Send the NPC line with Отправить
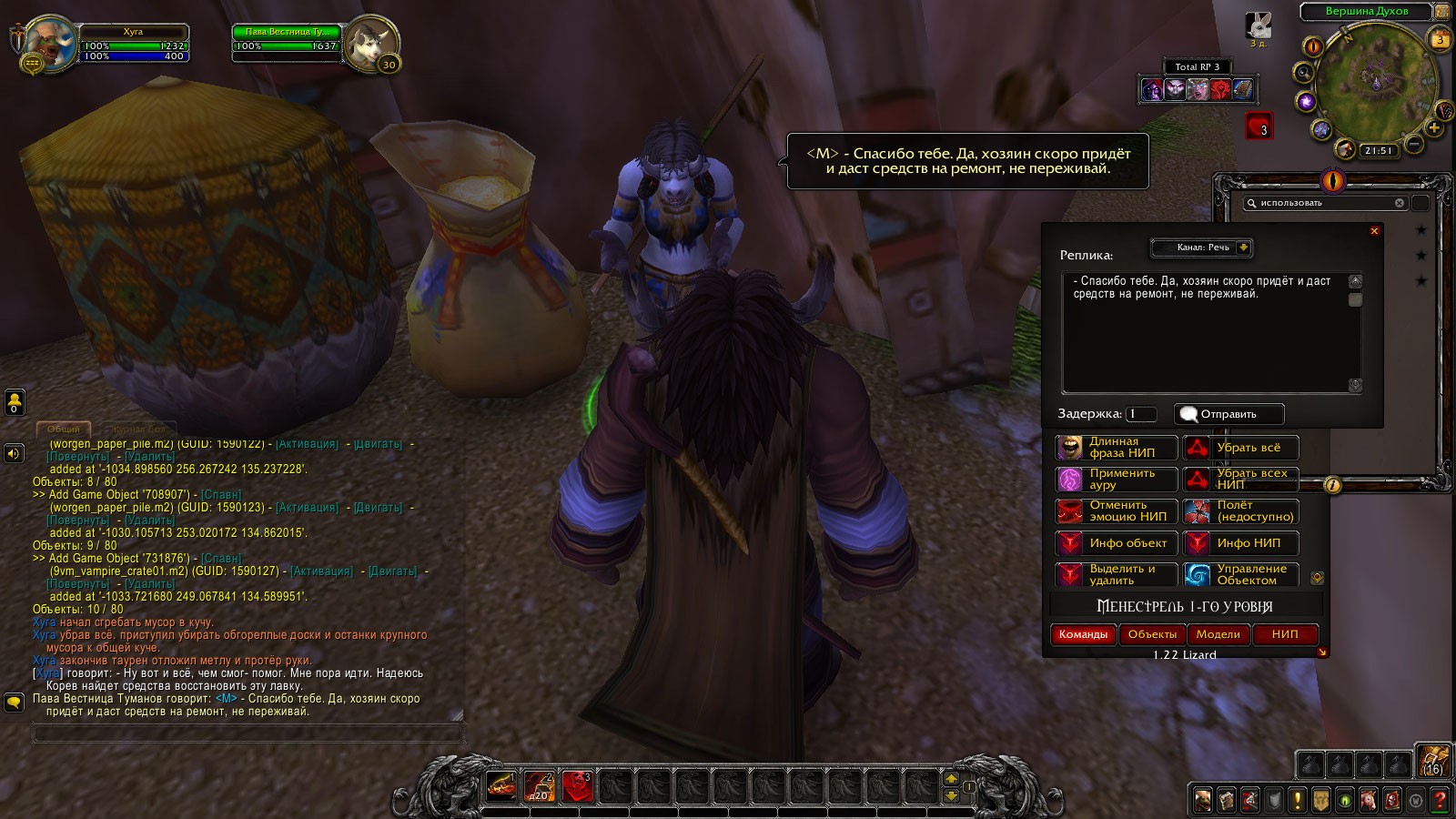The width and height of the screenshot is (1456, 819). [x=1228, y=414]
